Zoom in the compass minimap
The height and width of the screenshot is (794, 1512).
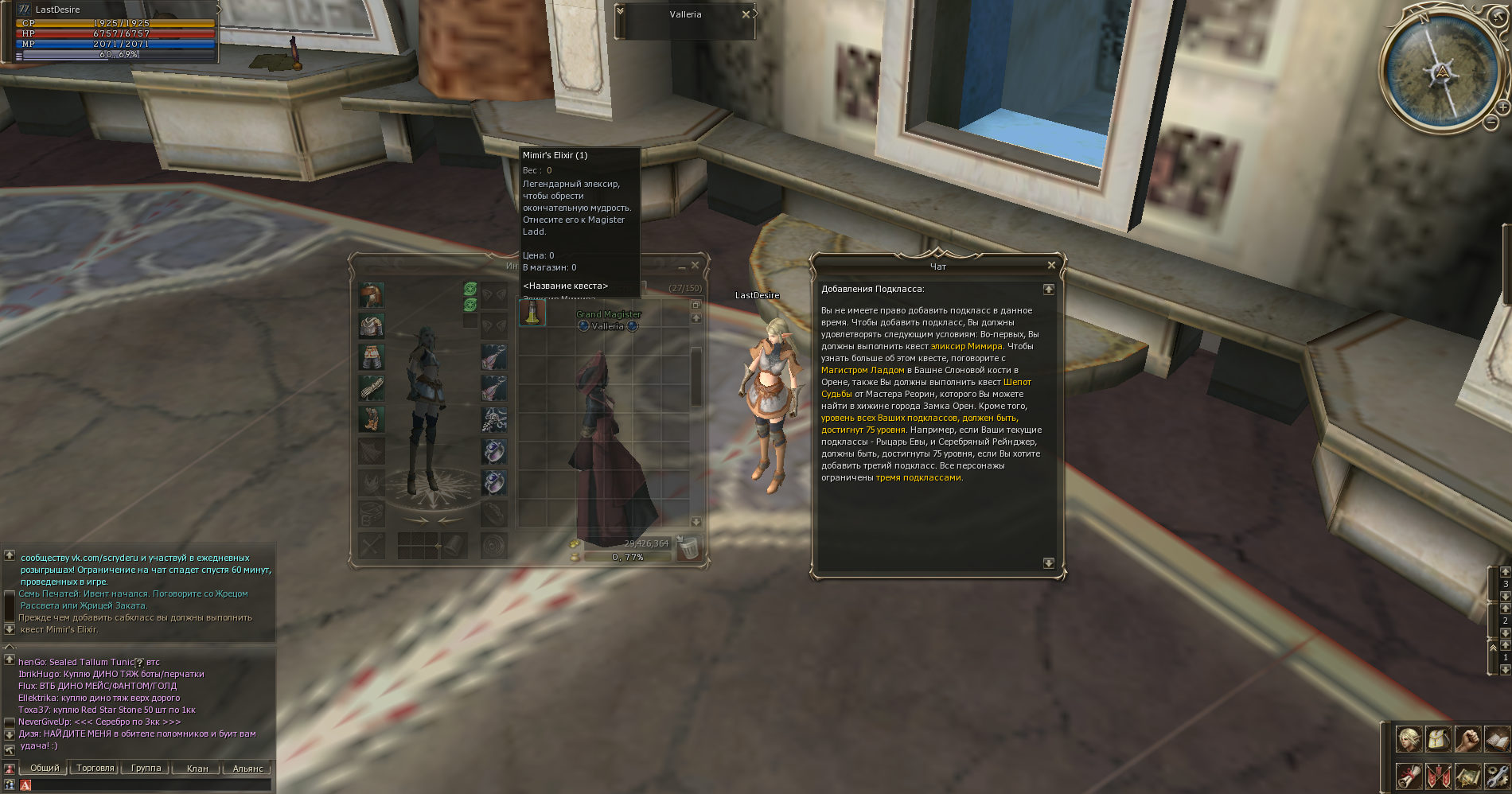(1502, 107)
